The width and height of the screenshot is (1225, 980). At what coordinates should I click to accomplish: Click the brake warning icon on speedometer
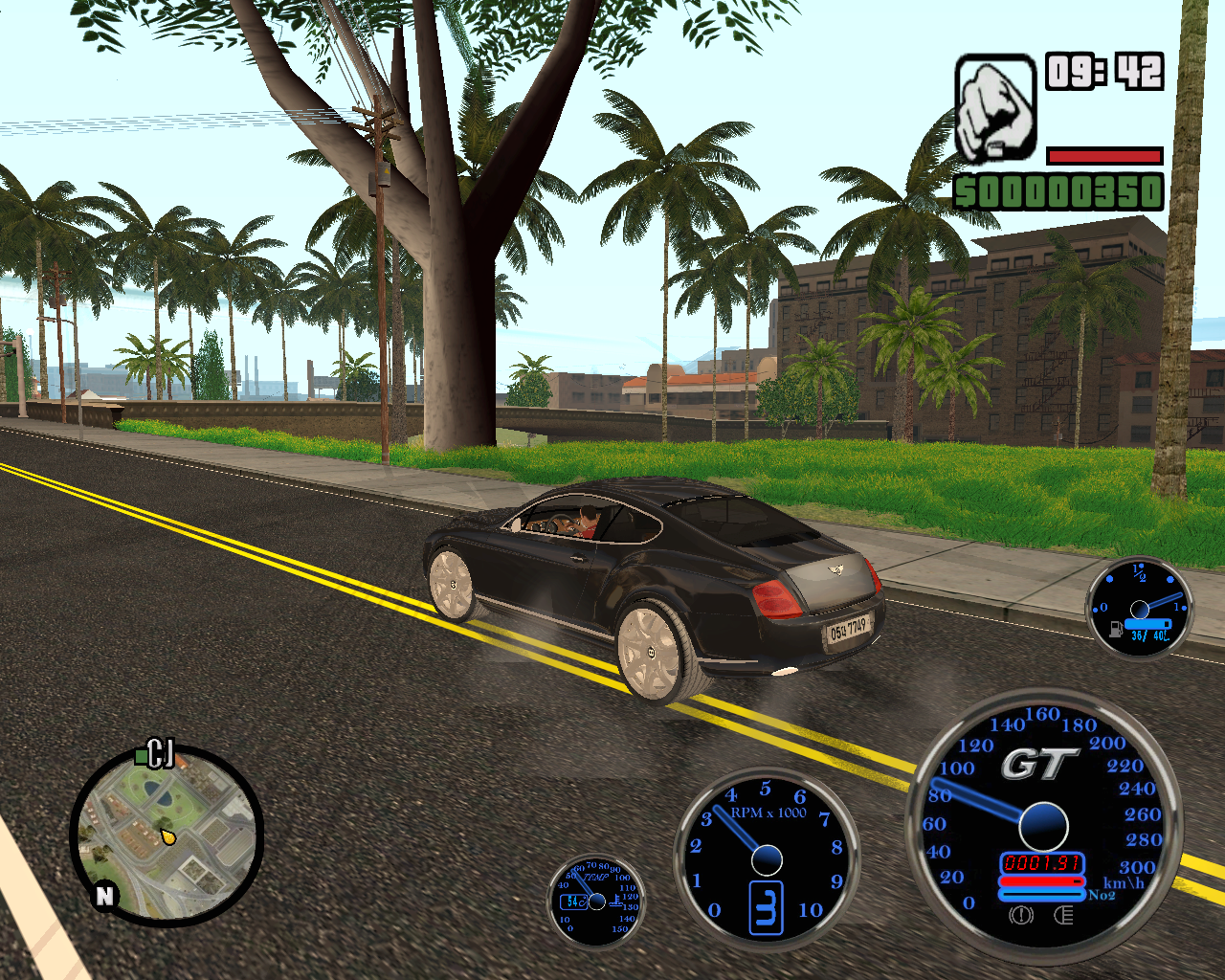(1021, 916)
